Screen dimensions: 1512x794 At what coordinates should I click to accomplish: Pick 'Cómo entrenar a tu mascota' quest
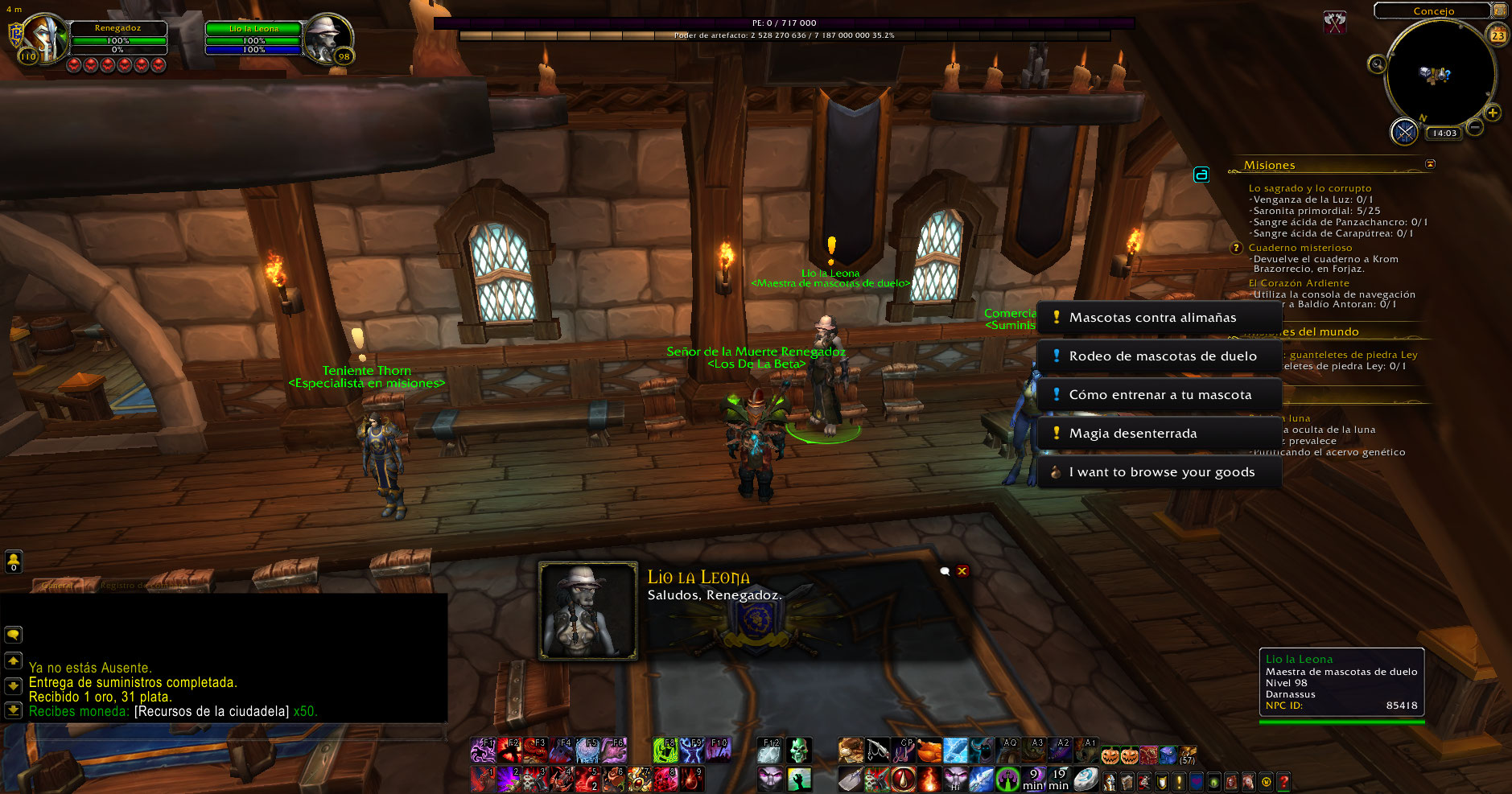(1159, 395)
